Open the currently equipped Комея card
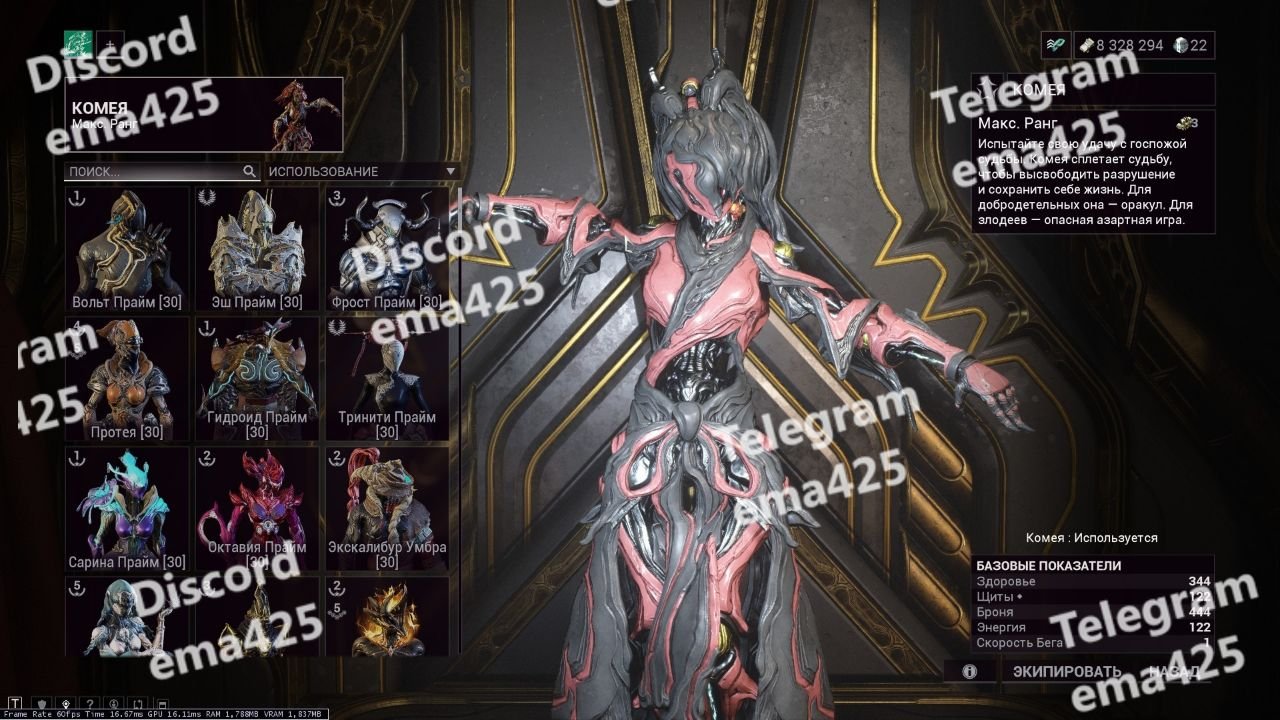Viewport: 1280px width, 720px height. (204, 115)
